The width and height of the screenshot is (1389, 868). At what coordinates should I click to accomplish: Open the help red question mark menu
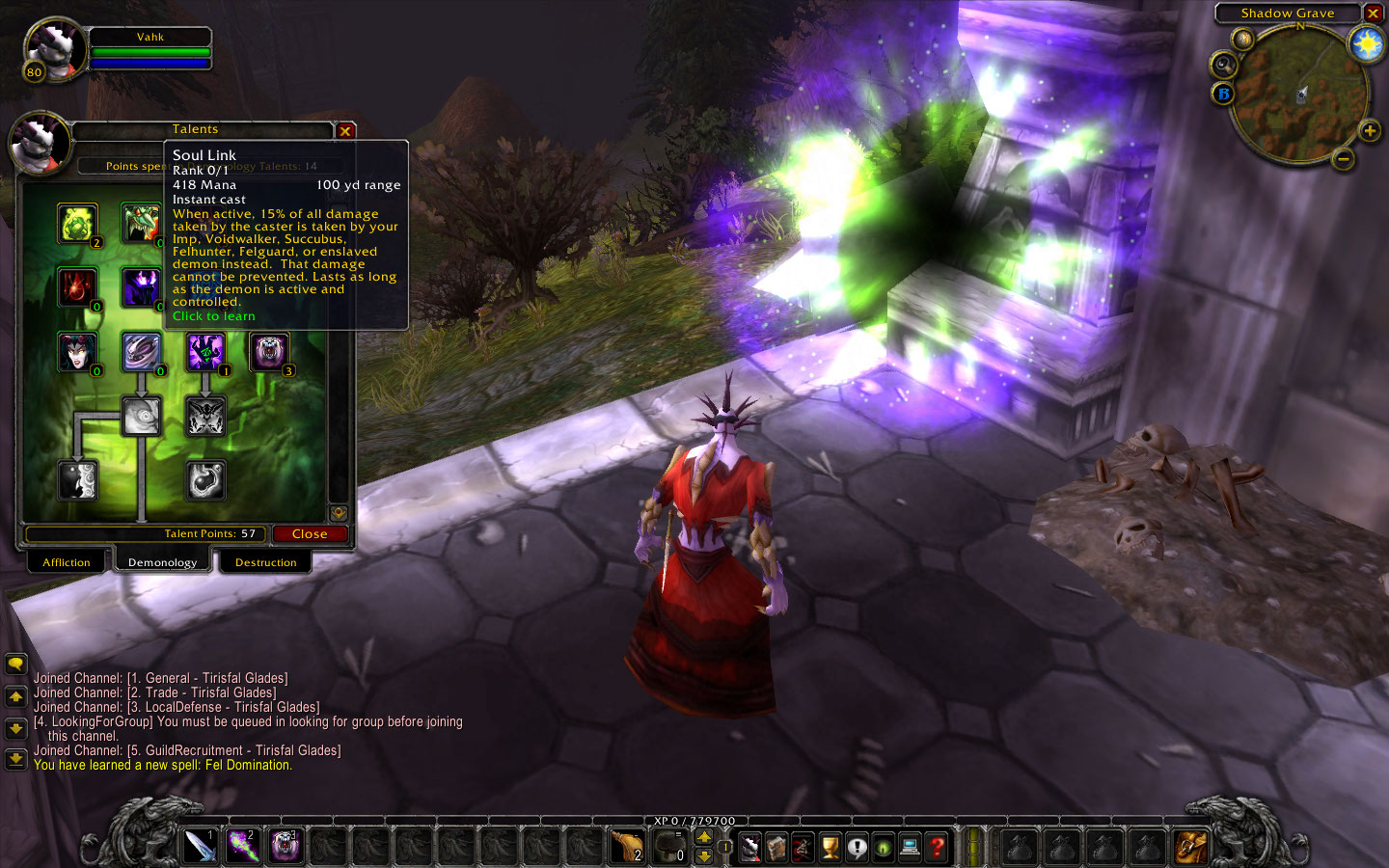point(937,847)
